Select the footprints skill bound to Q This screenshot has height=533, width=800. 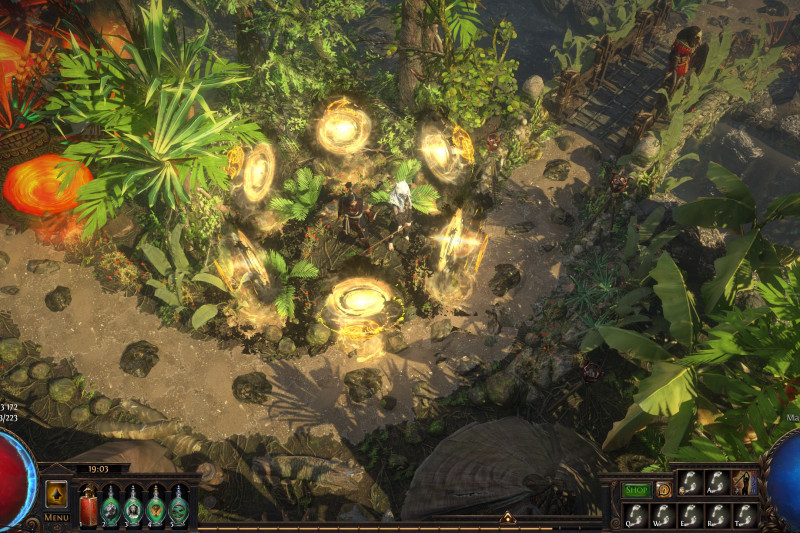(636, 514)
